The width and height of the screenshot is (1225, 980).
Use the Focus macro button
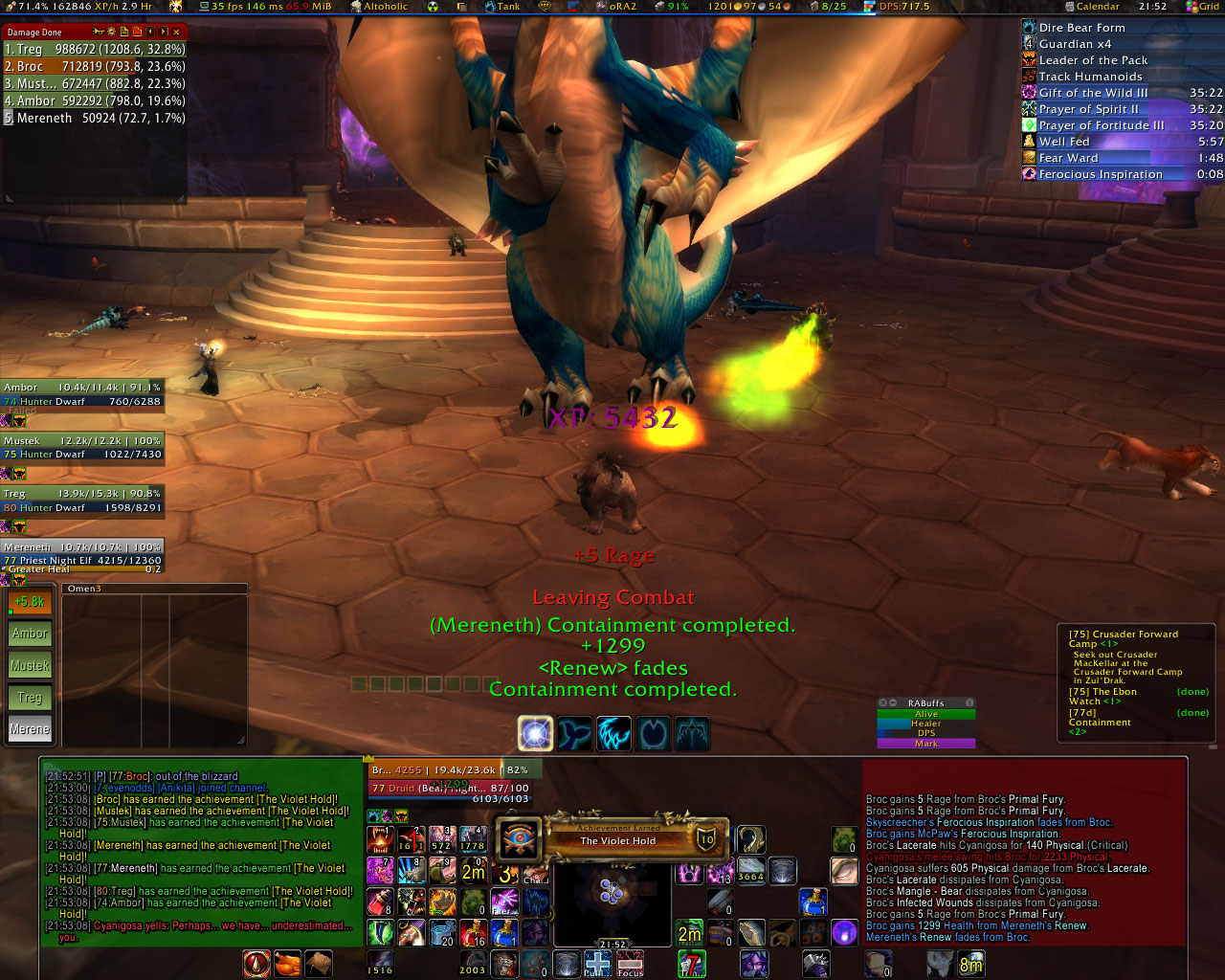click(630, 963)
